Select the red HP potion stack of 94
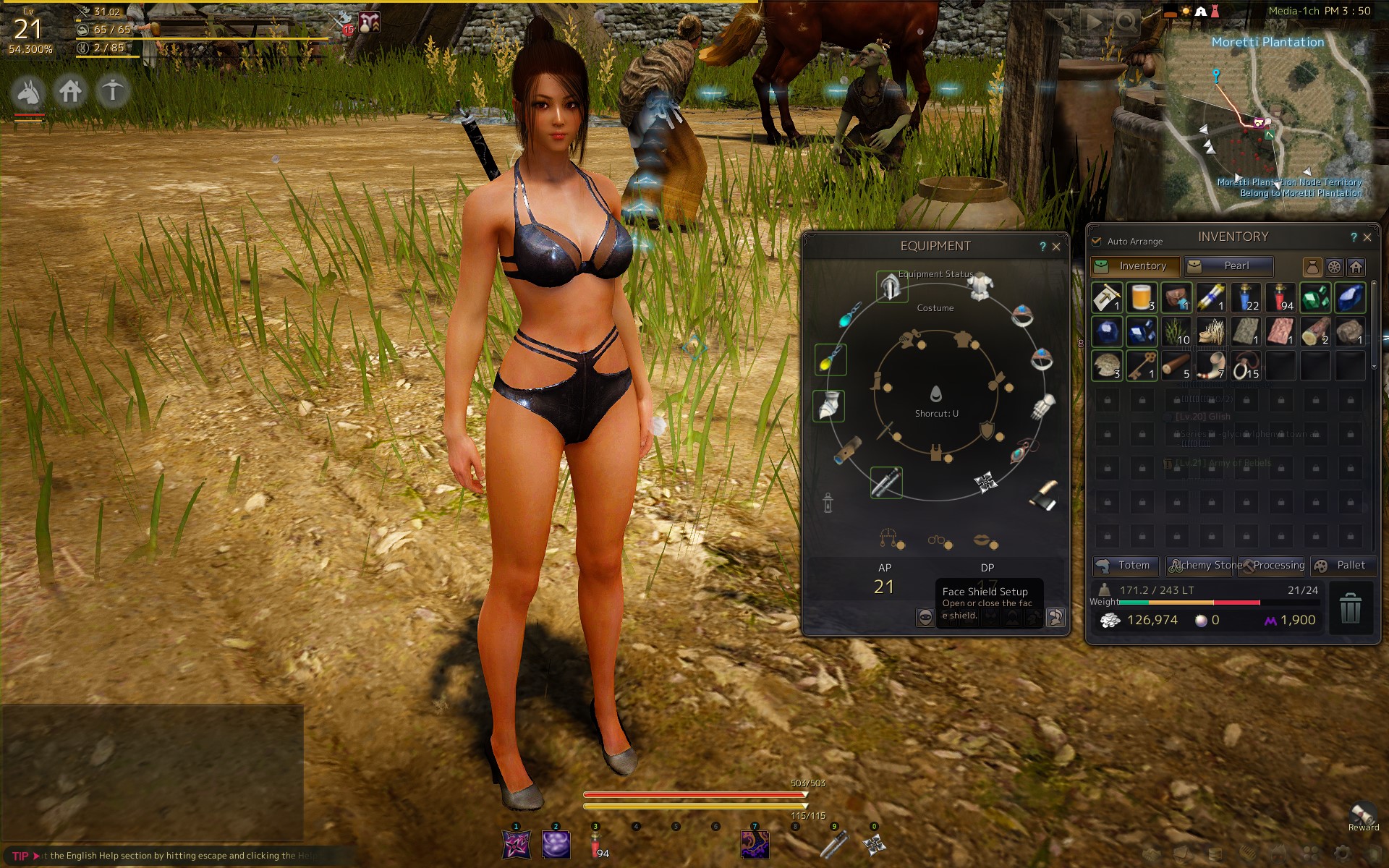Viewport: 1389px width, 868px height. coord(1280,297)
